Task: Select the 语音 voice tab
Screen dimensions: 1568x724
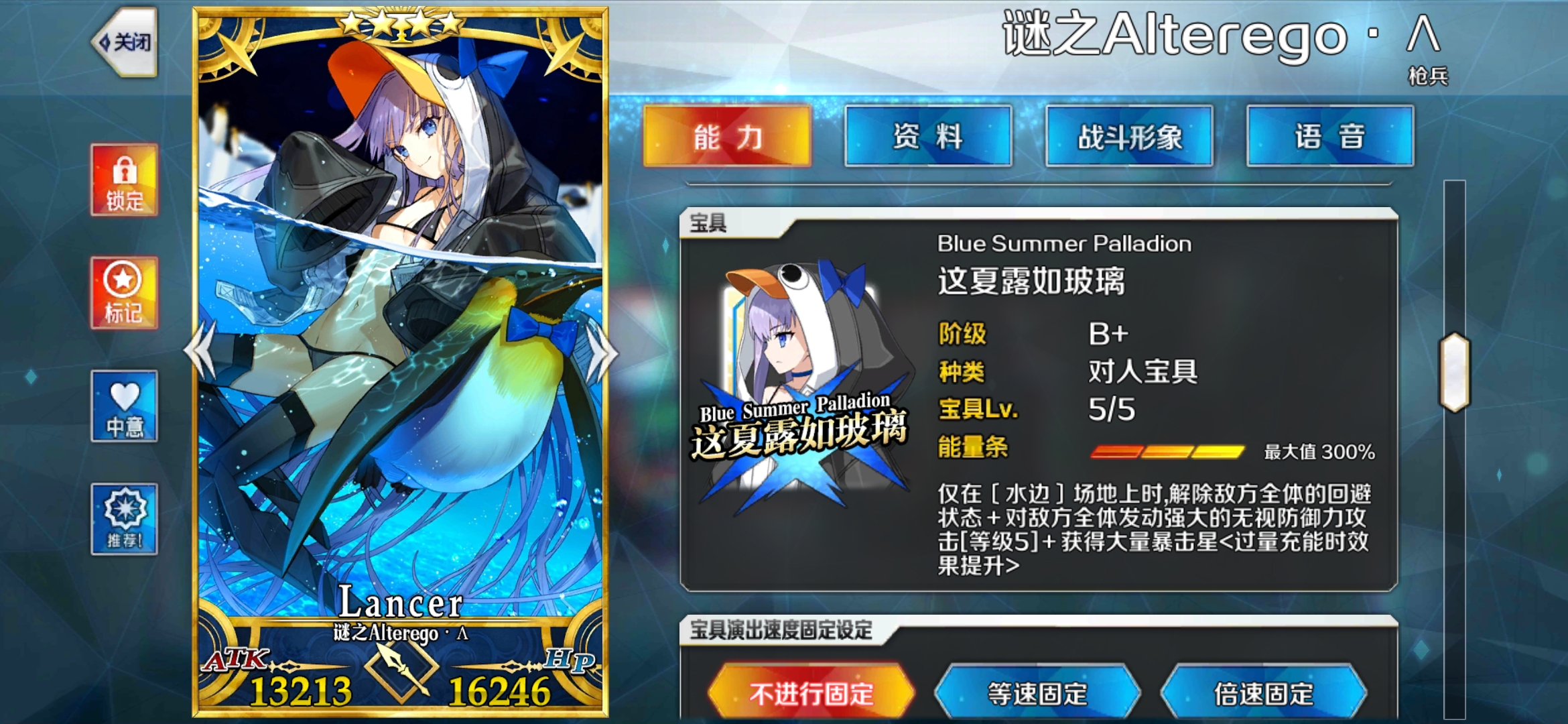Action: [1329, 136]
